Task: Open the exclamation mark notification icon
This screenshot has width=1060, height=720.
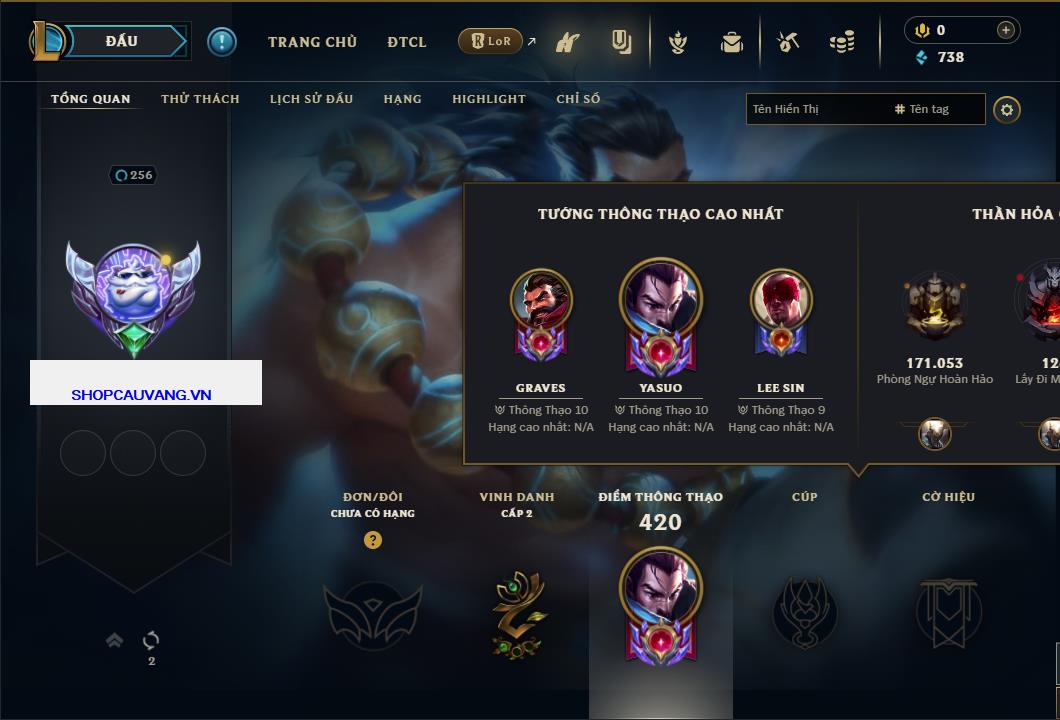Action: pos(222,41)
